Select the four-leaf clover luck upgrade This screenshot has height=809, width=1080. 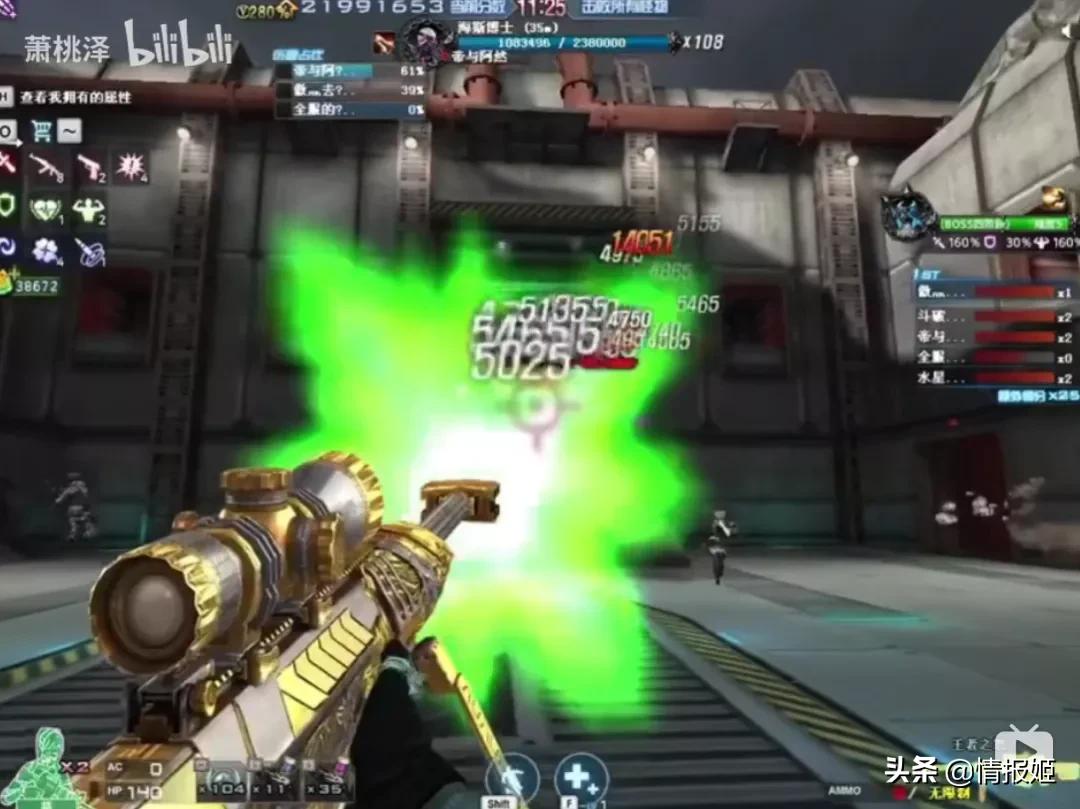click(45, 250)
